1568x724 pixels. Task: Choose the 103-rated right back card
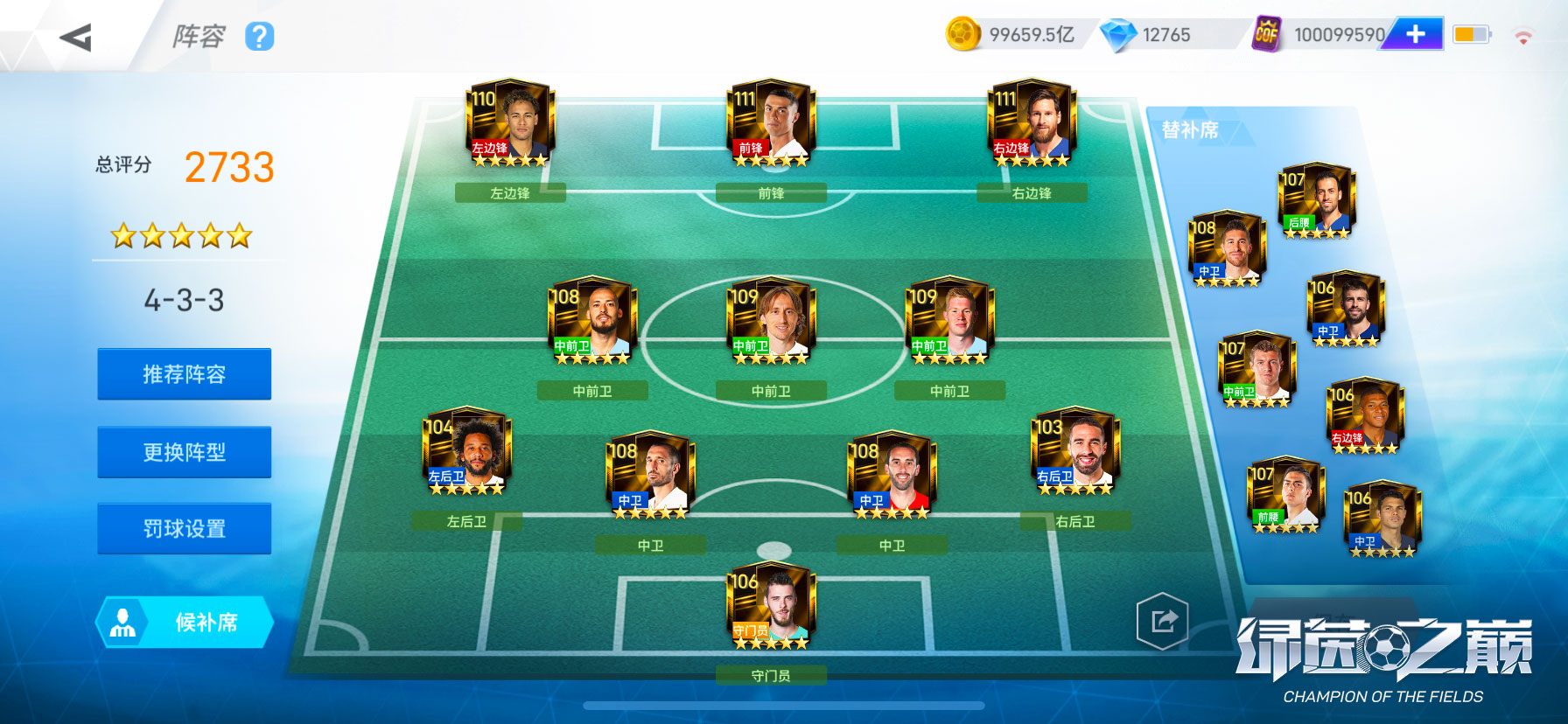pyautogui.click(x=1074, y=451)
